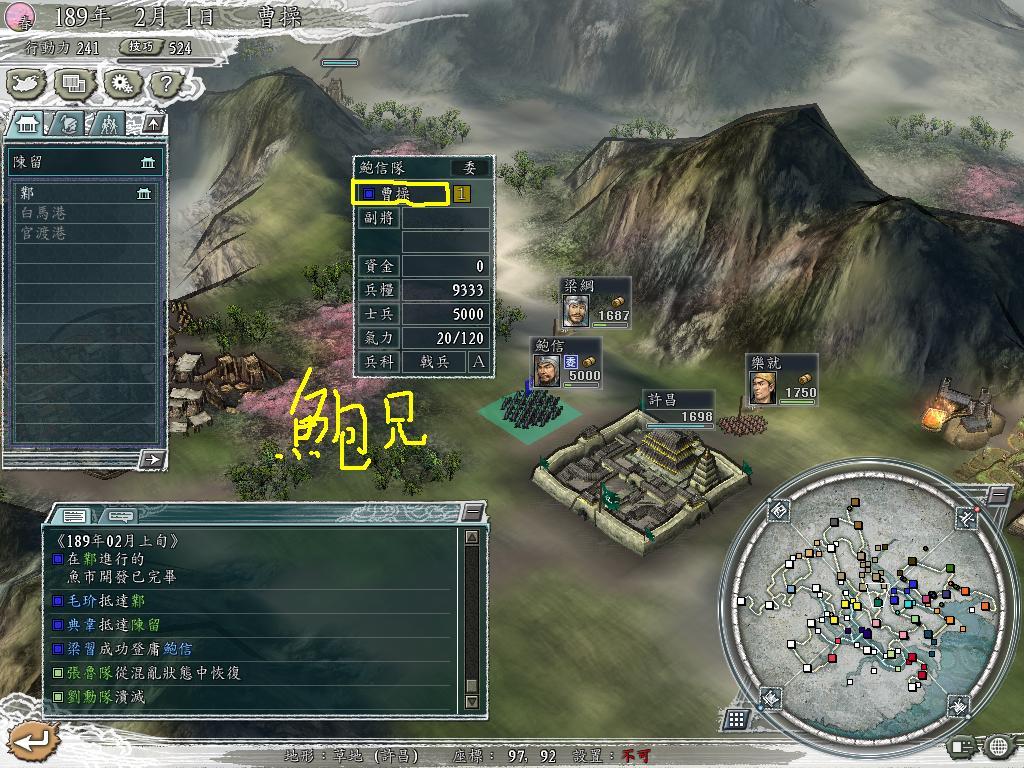The image size is (1024, 768).
Task: Collapse the city list panel with up arrow
Action: 153,123
